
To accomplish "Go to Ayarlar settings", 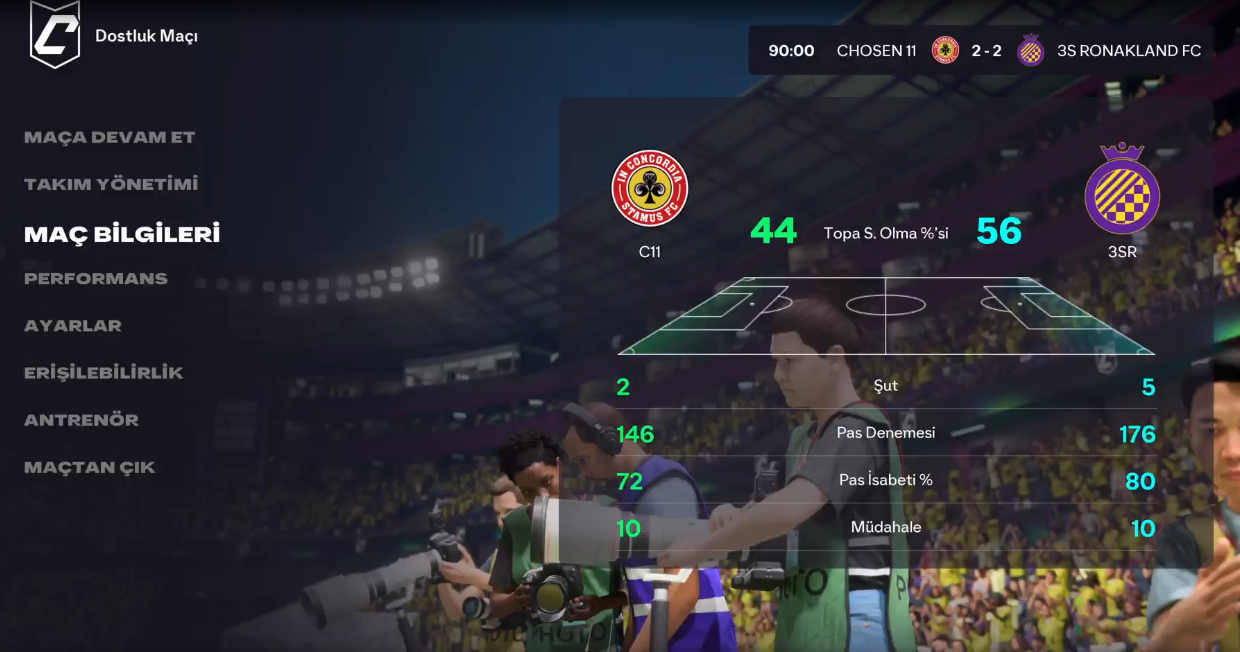I will pyautogui.click(x=73, y=326).
